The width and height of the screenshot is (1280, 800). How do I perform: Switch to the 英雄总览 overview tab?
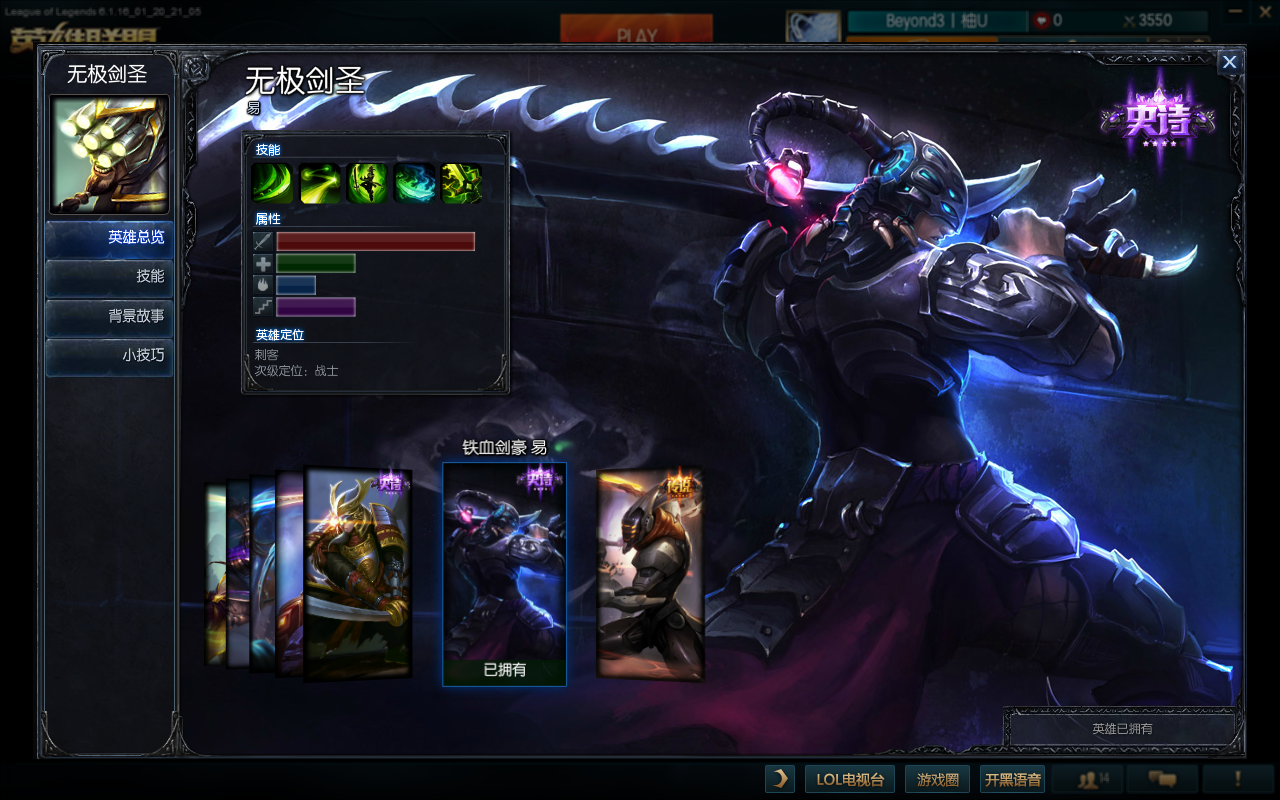[109, 238]
